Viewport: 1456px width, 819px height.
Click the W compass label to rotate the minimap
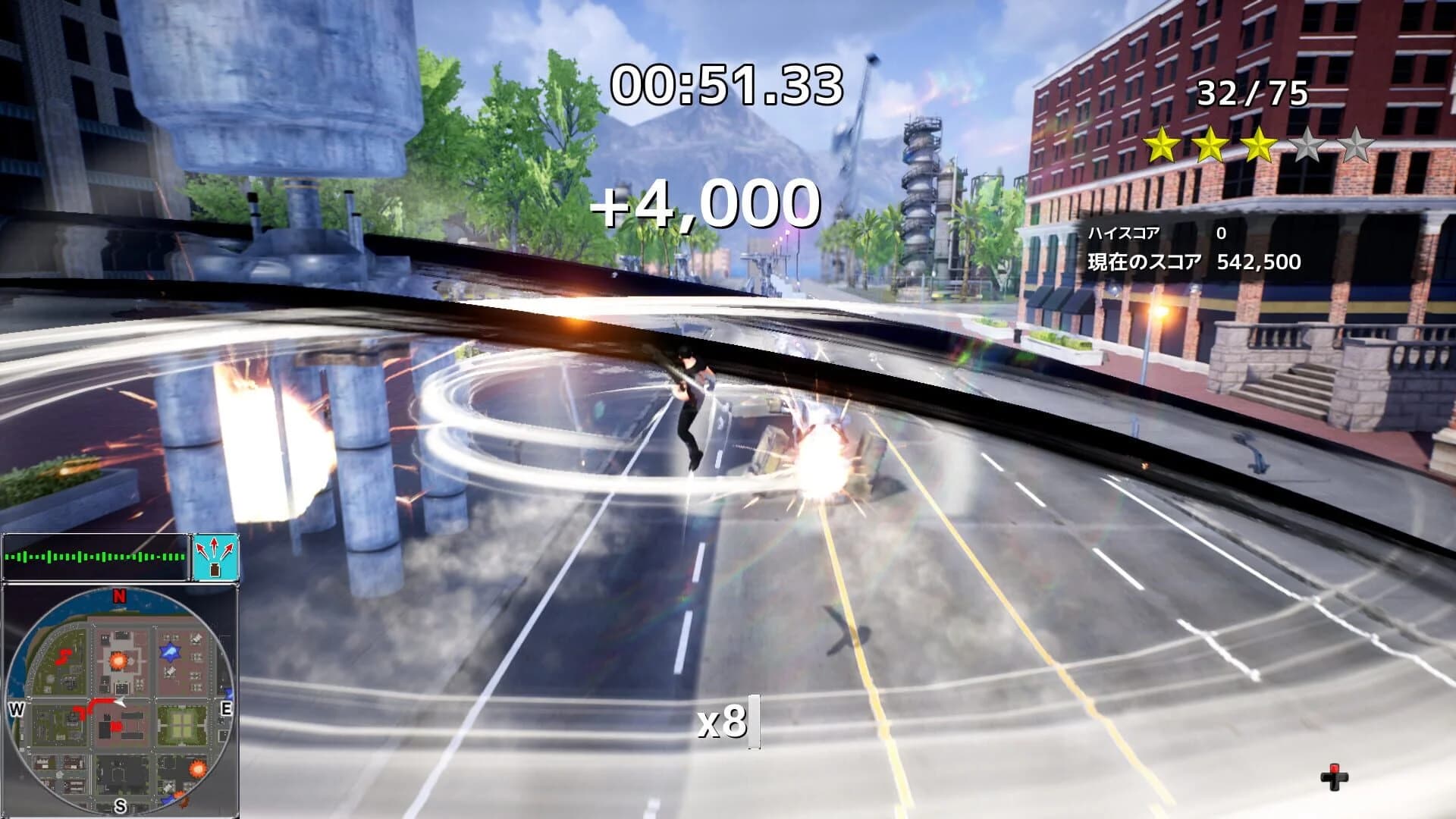coord(15,708)
